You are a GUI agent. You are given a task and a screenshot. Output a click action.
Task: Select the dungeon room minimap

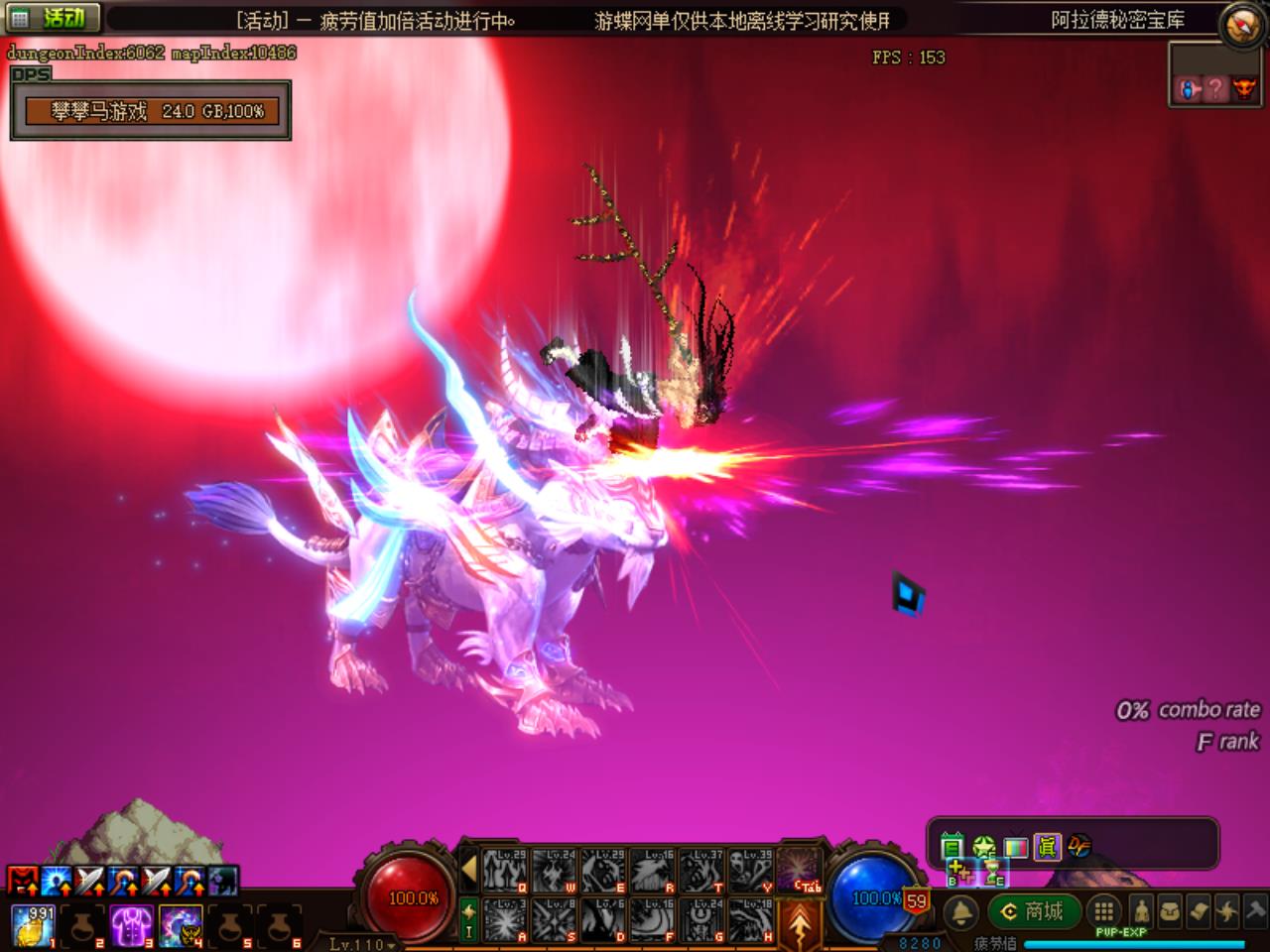(1214, 88)
